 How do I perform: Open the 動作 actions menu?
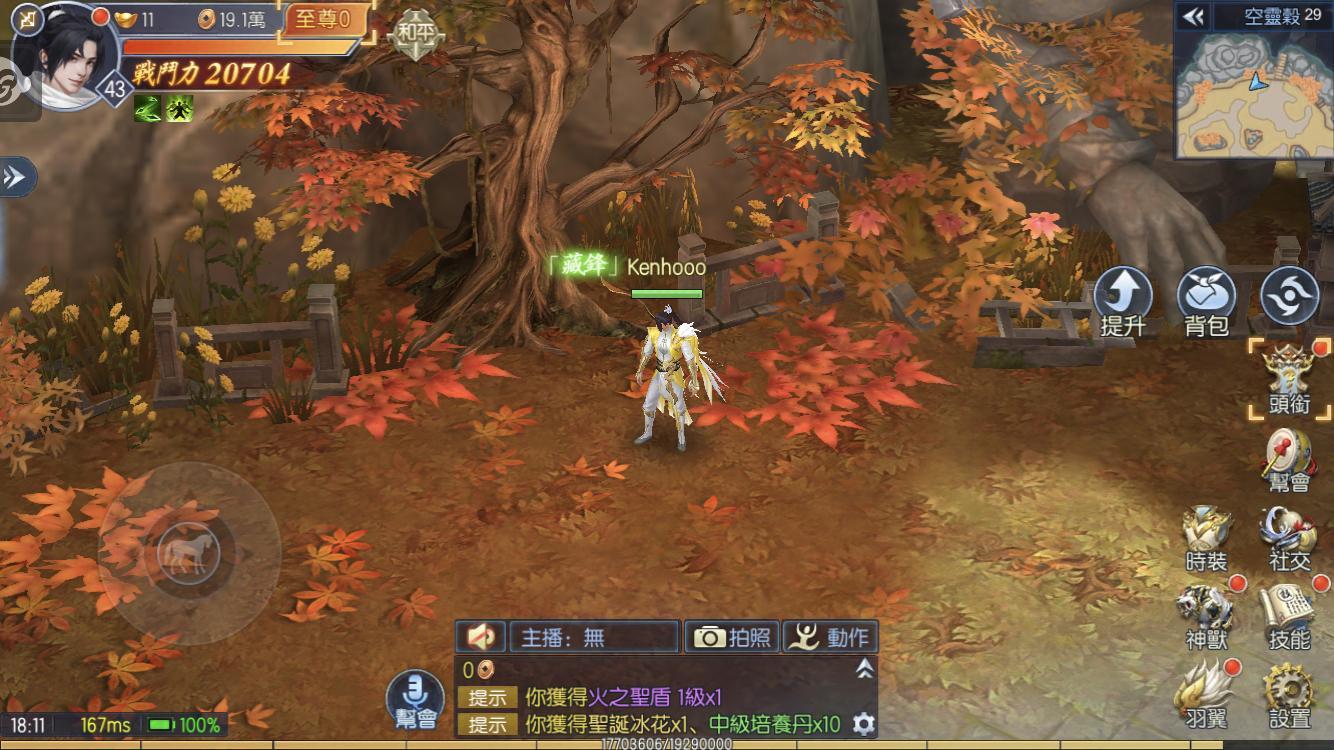pos(831,637)
